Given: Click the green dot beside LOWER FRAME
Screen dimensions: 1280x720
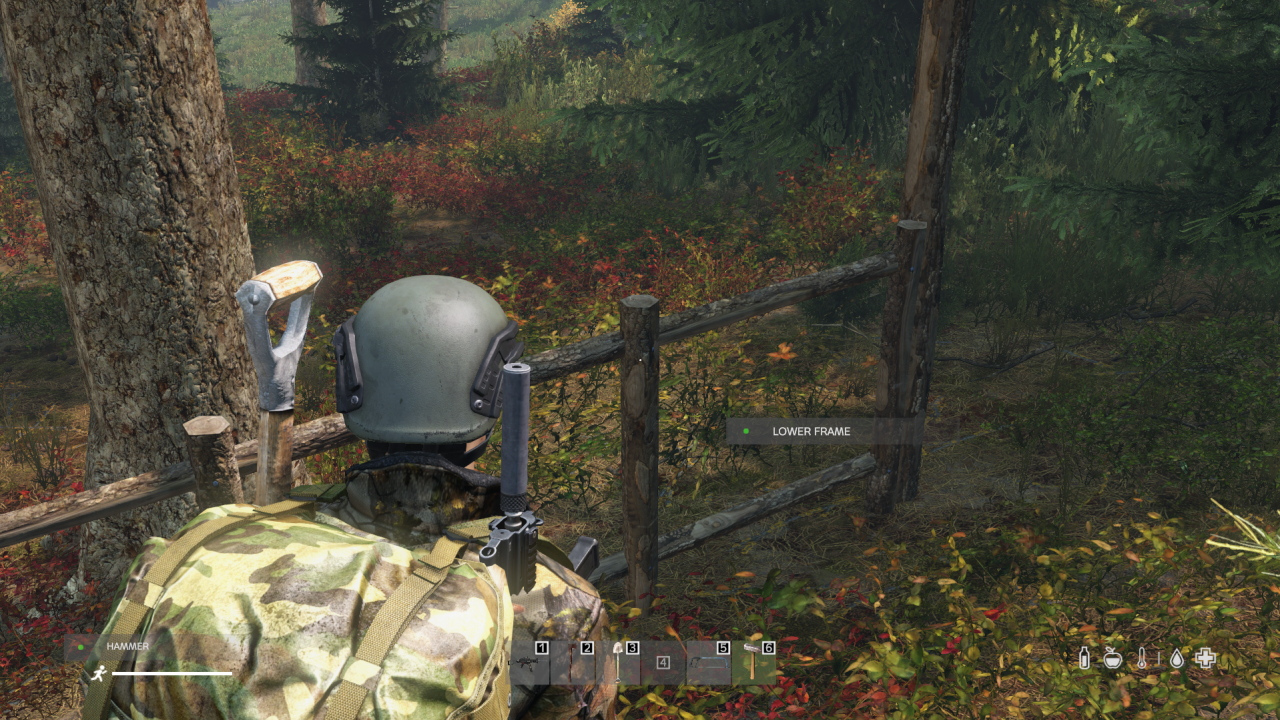Looking at the screenshot, I should pos(744,431).
